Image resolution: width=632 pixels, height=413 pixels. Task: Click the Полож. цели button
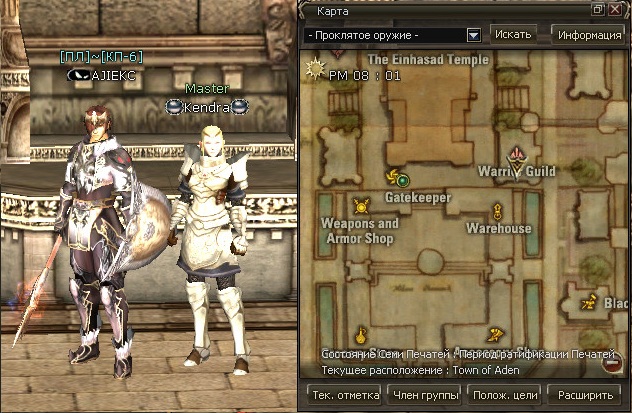pos(505,395)
